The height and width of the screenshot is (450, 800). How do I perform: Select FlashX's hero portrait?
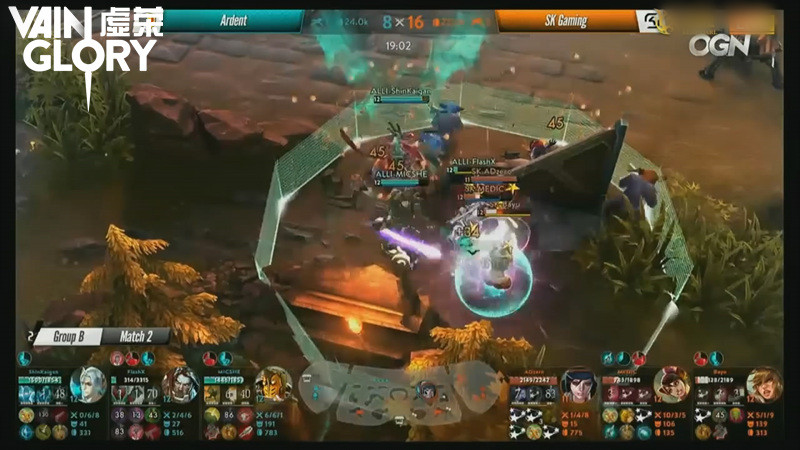(181, 385)
